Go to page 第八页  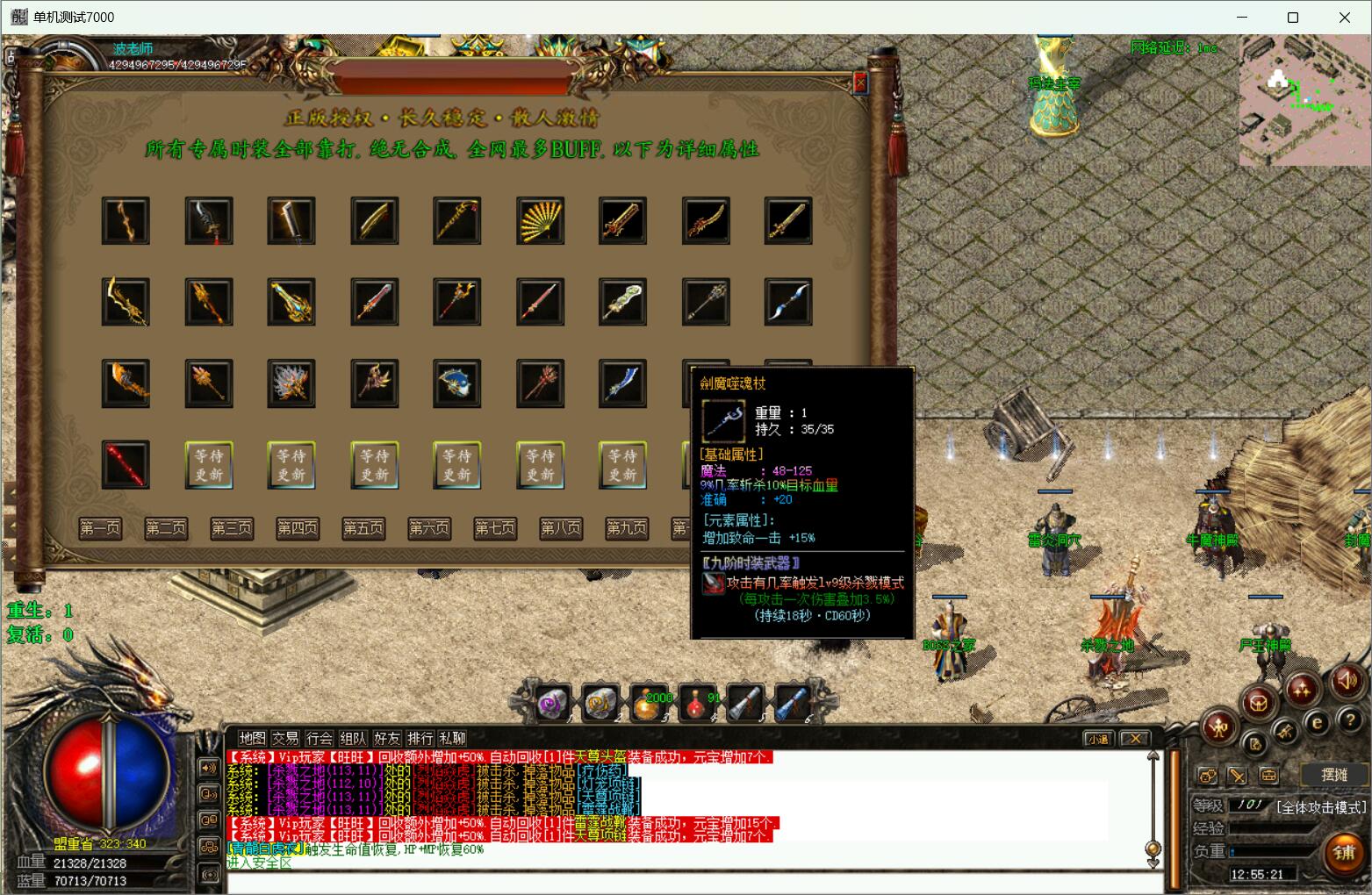coord(561,528)
